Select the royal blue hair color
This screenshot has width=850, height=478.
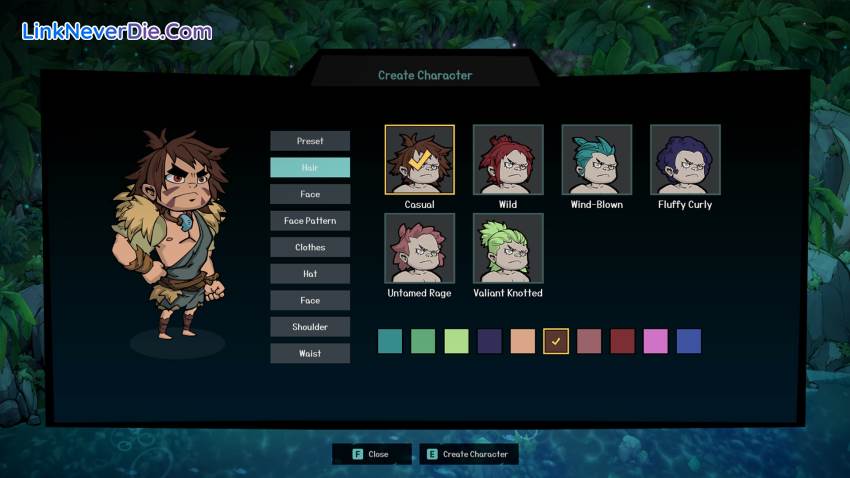(688, 341)
